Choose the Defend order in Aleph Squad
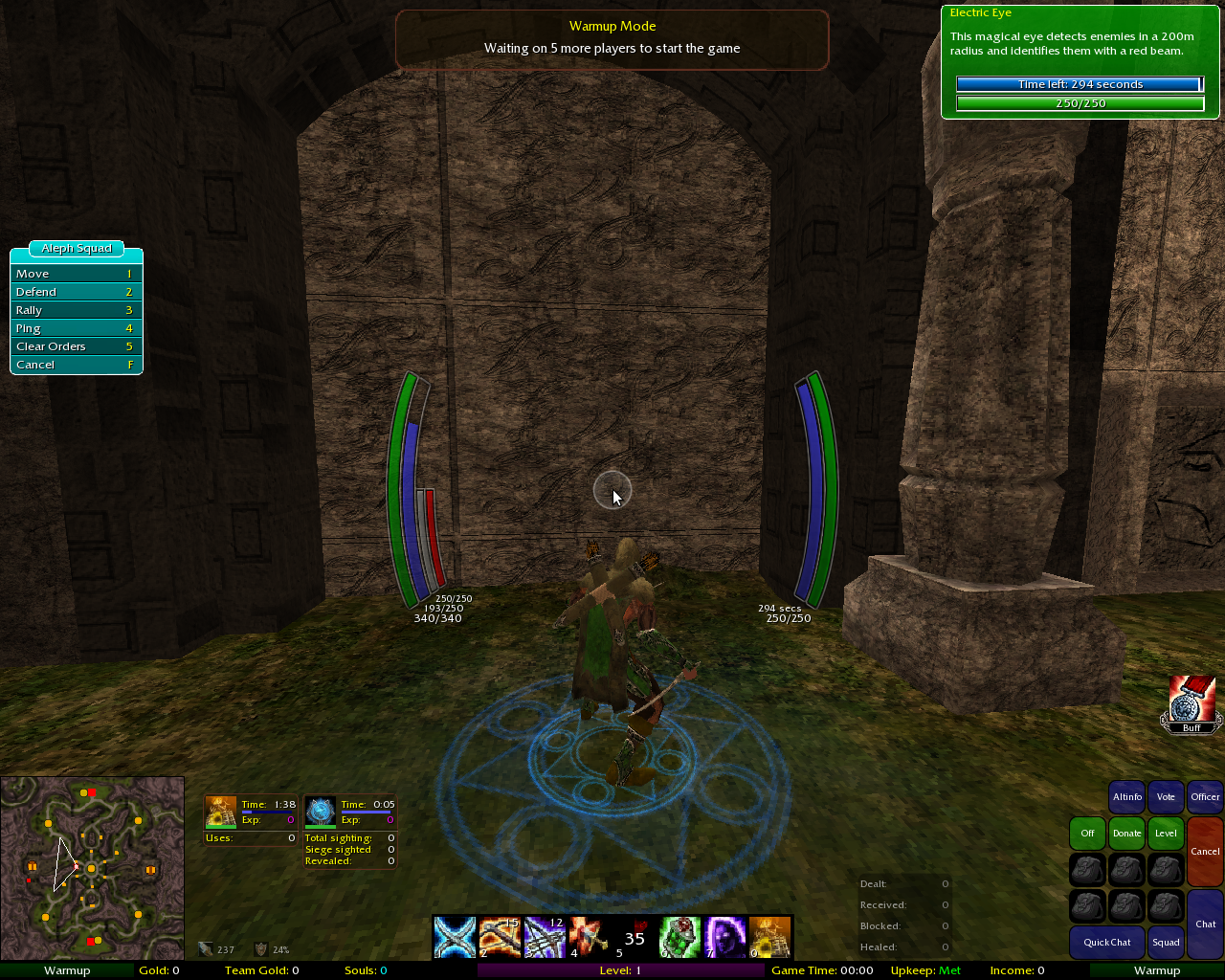This screenshot has width=1225, height=980. [x=76, y=292]
